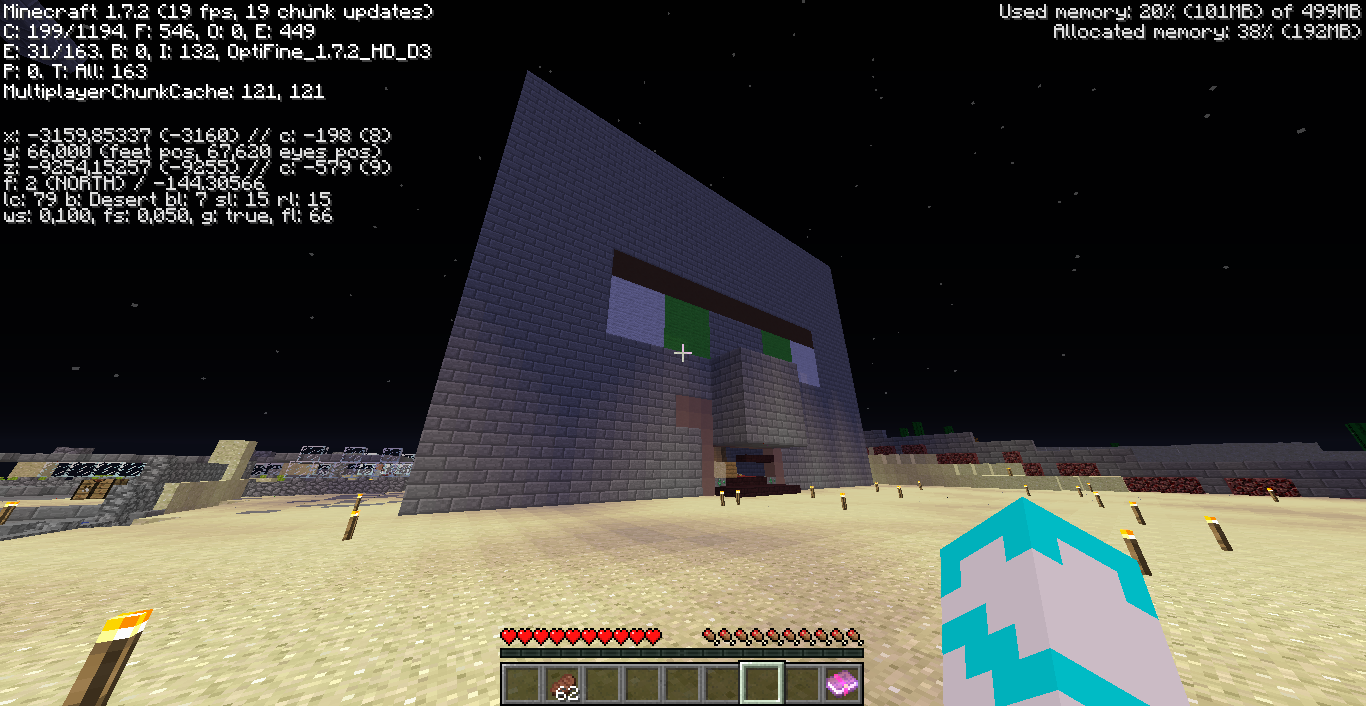This screenshot has width=1366, height=706.
Task: Select the pink enchanted book slot
Action: coord(841,684)
